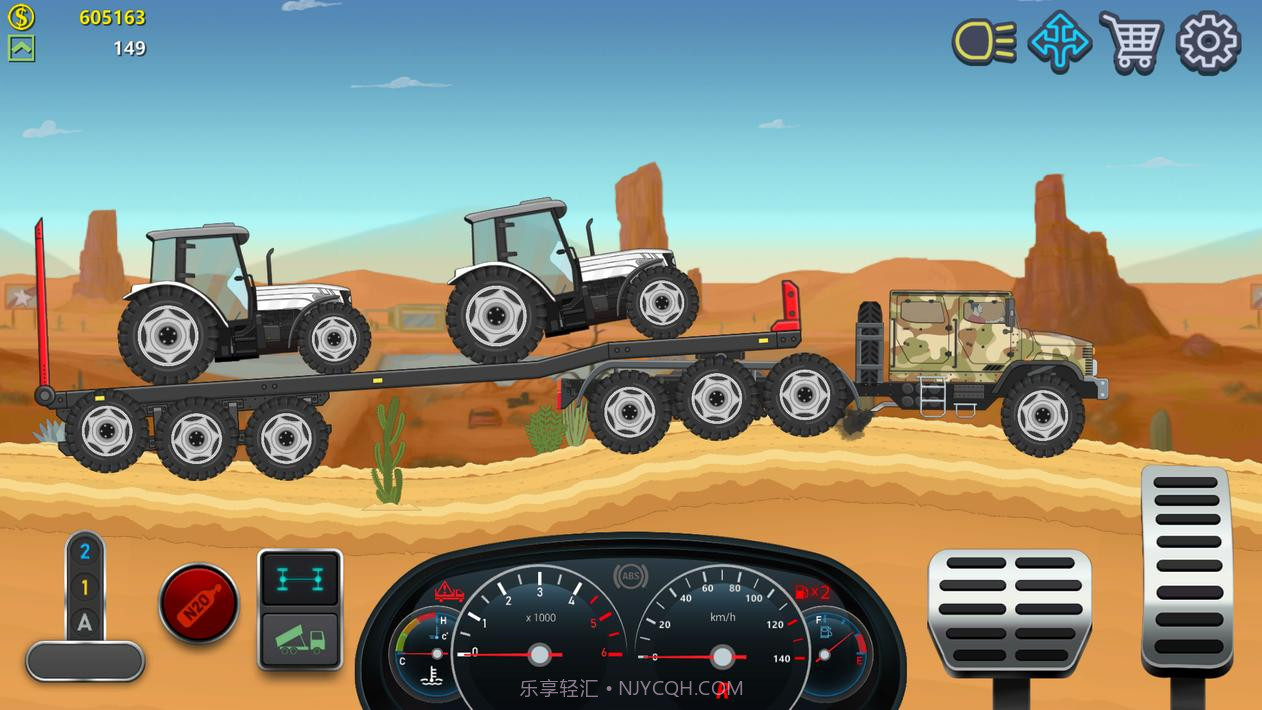
Task: Shift gear selector to 1
Action: point(85,587)
